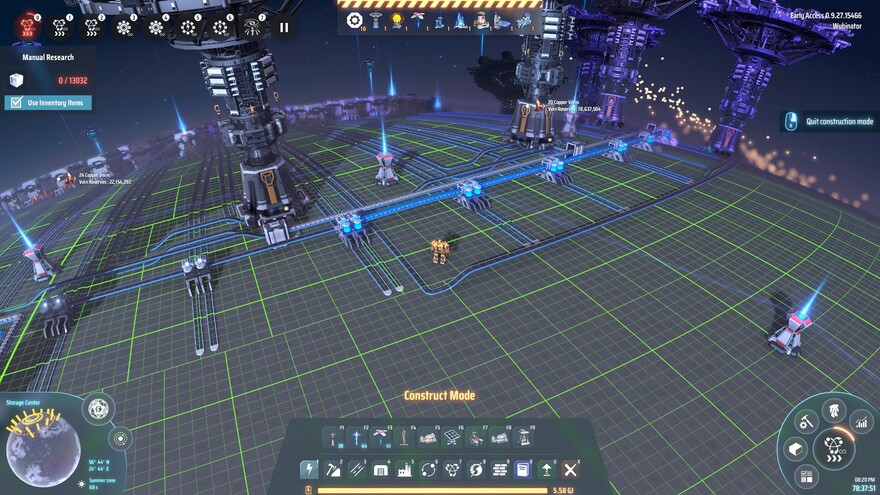The width and height of the screenshot is (880, 495).
Task: Select the power category with lightning bolt
Action: pyautogui.click(x=309, y=469)
